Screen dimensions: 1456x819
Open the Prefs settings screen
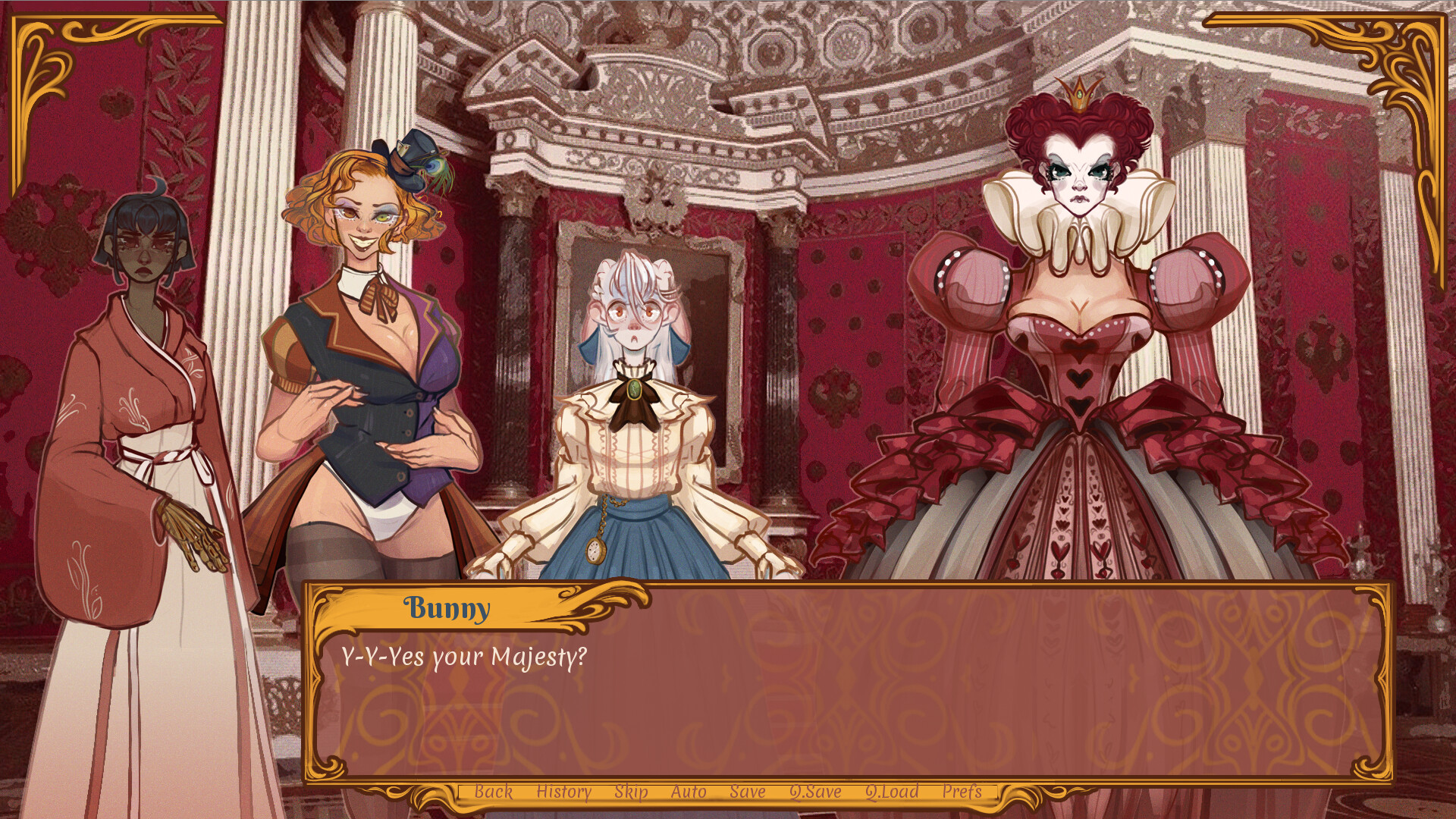tap(965, 792)
